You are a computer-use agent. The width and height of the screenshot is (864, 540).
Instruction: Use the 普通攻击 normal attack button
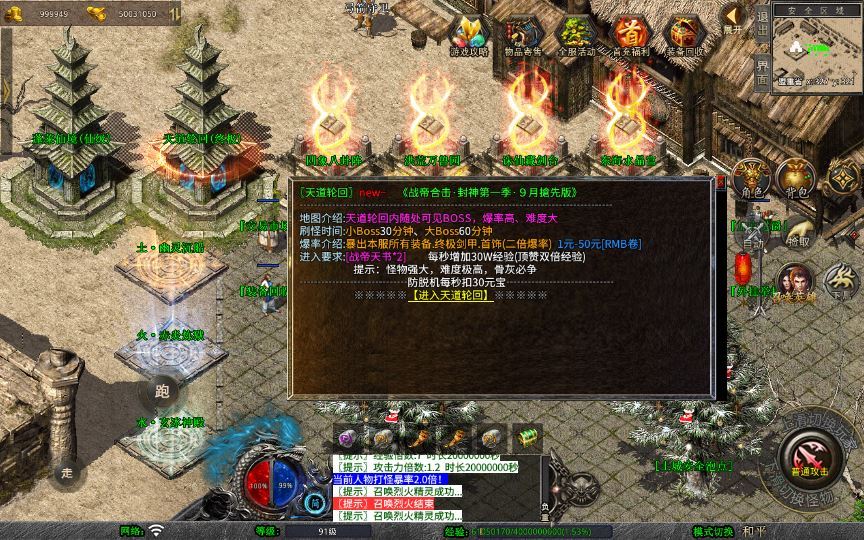coord(807,457)
